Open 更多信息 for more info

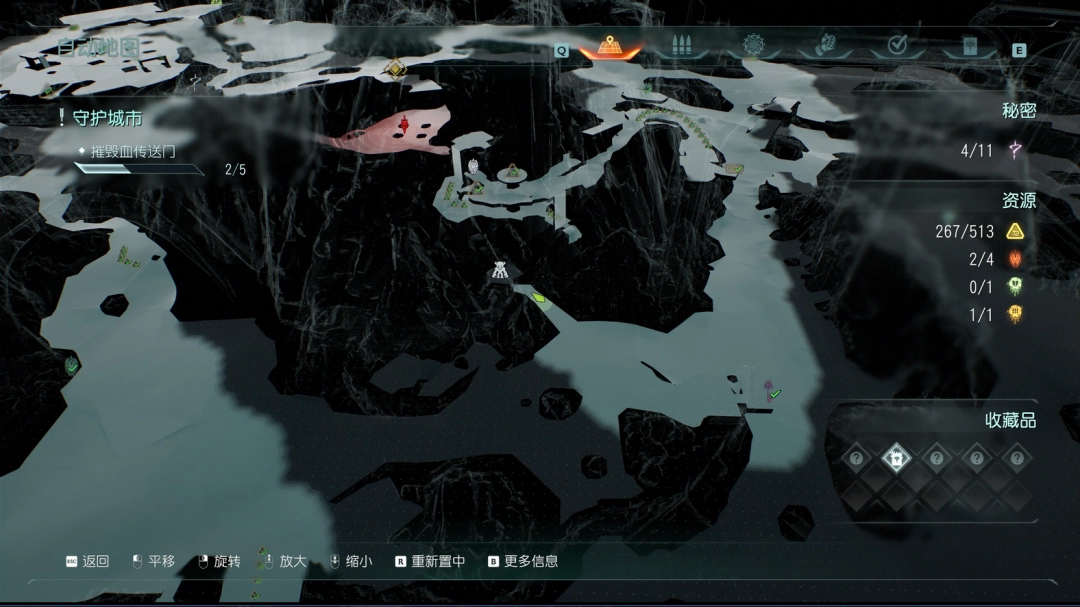523,562
